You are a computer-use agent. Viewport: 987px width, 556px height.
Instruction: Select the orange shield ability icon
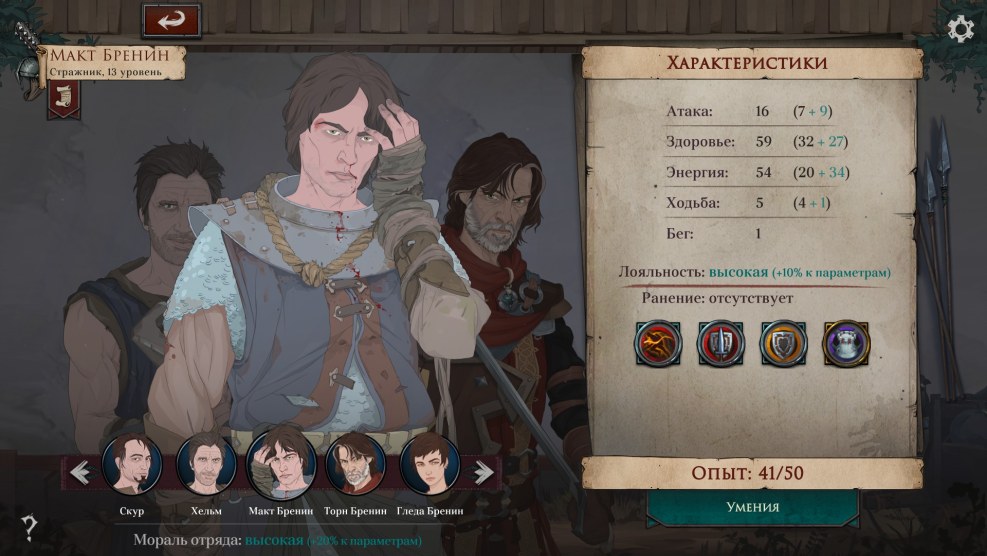pos(783,343)
